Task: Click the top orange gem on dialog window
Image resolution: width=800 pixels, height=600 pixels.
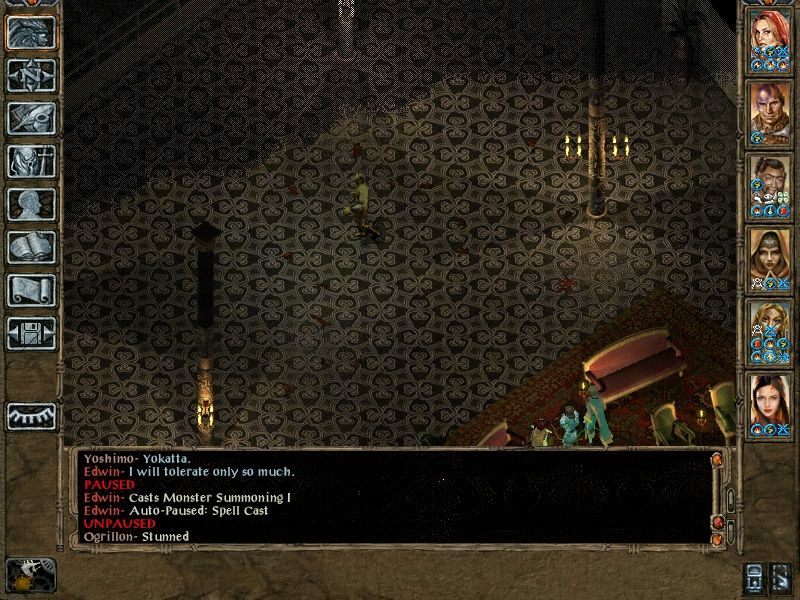Action: coord(716,459)
